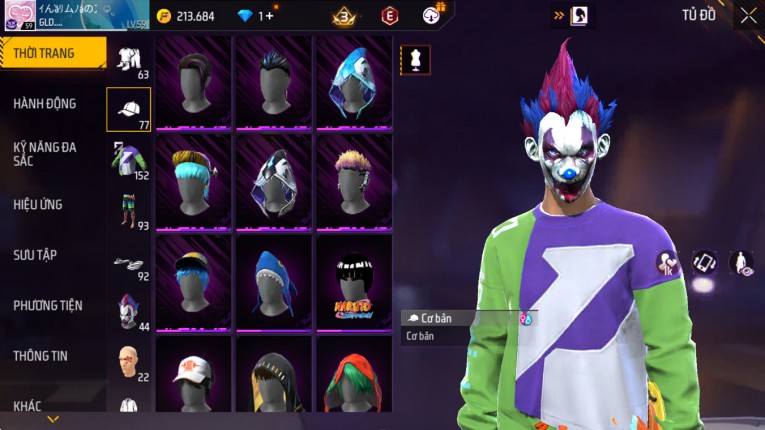Select the shoes subcategory with 92 items
The height and width of the screenshot is (430, 765).
[x=128, y=262]
